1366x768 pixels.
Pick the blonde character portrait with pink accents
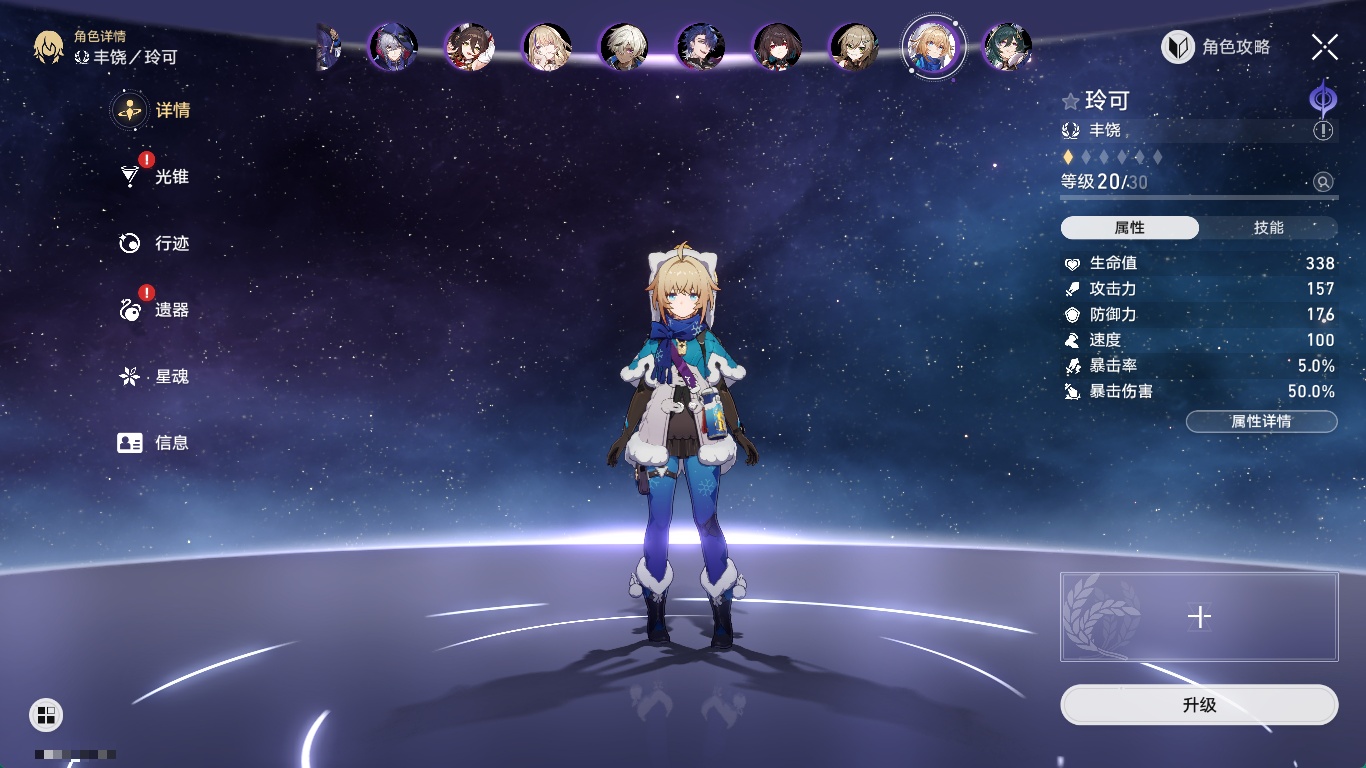pyautogui.click(x=547, y=47)
